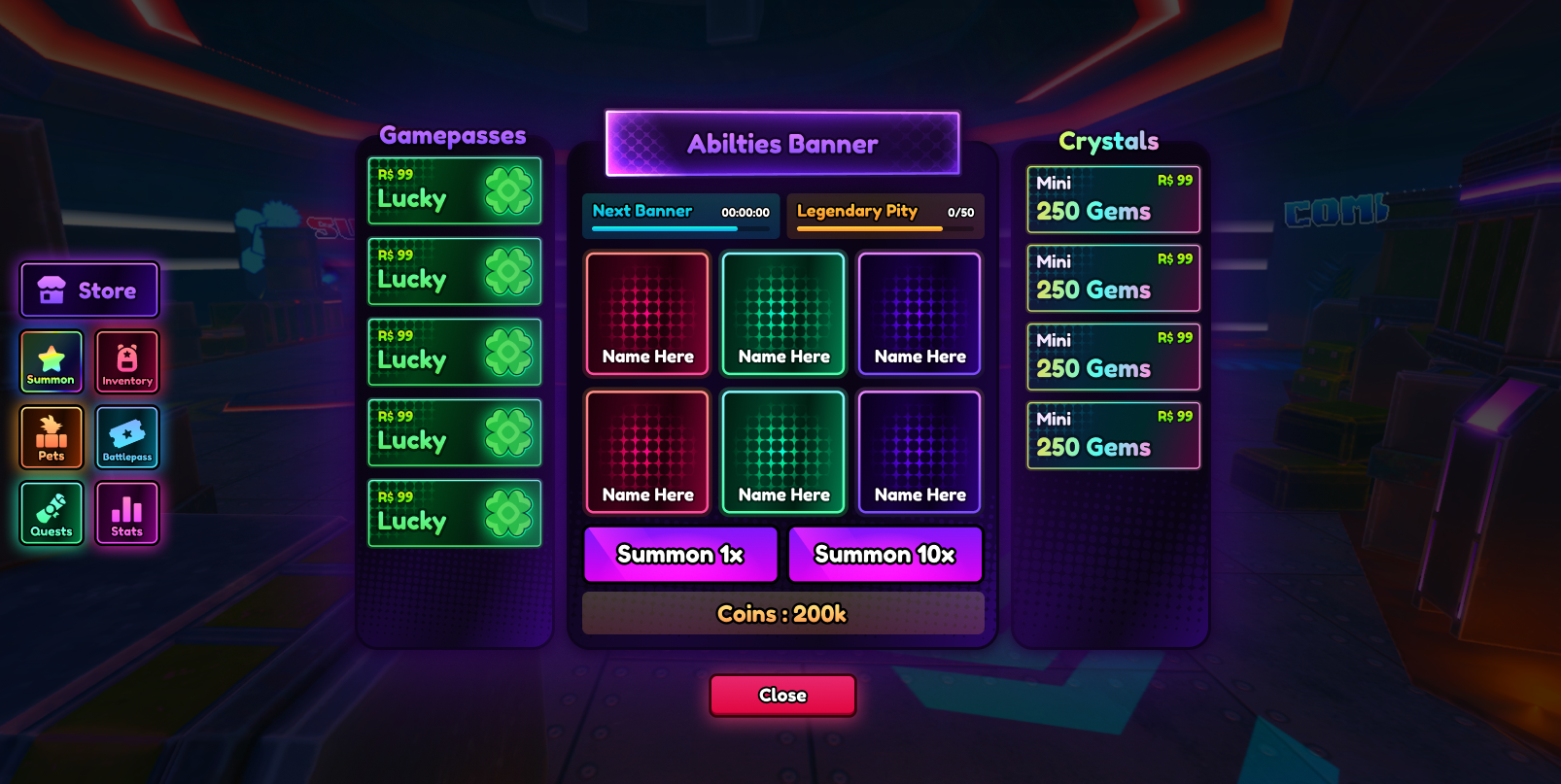Open the Summon star icon
The width and height of the screenshot is (1561, 784).
click(52, 362)
